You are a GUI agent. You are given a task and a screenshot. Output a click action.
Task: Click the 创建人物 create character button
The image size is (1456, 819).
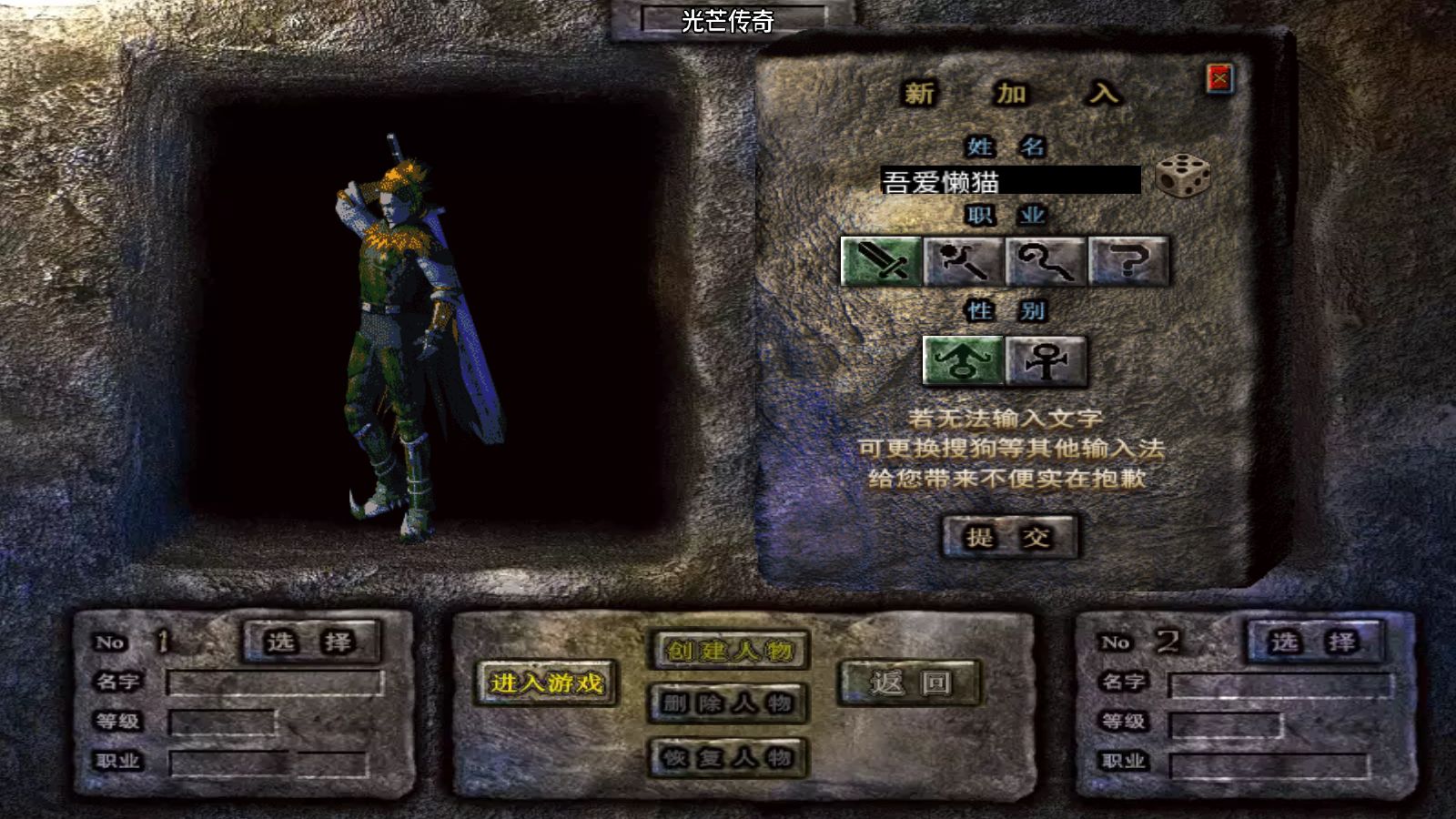[728, 648]
